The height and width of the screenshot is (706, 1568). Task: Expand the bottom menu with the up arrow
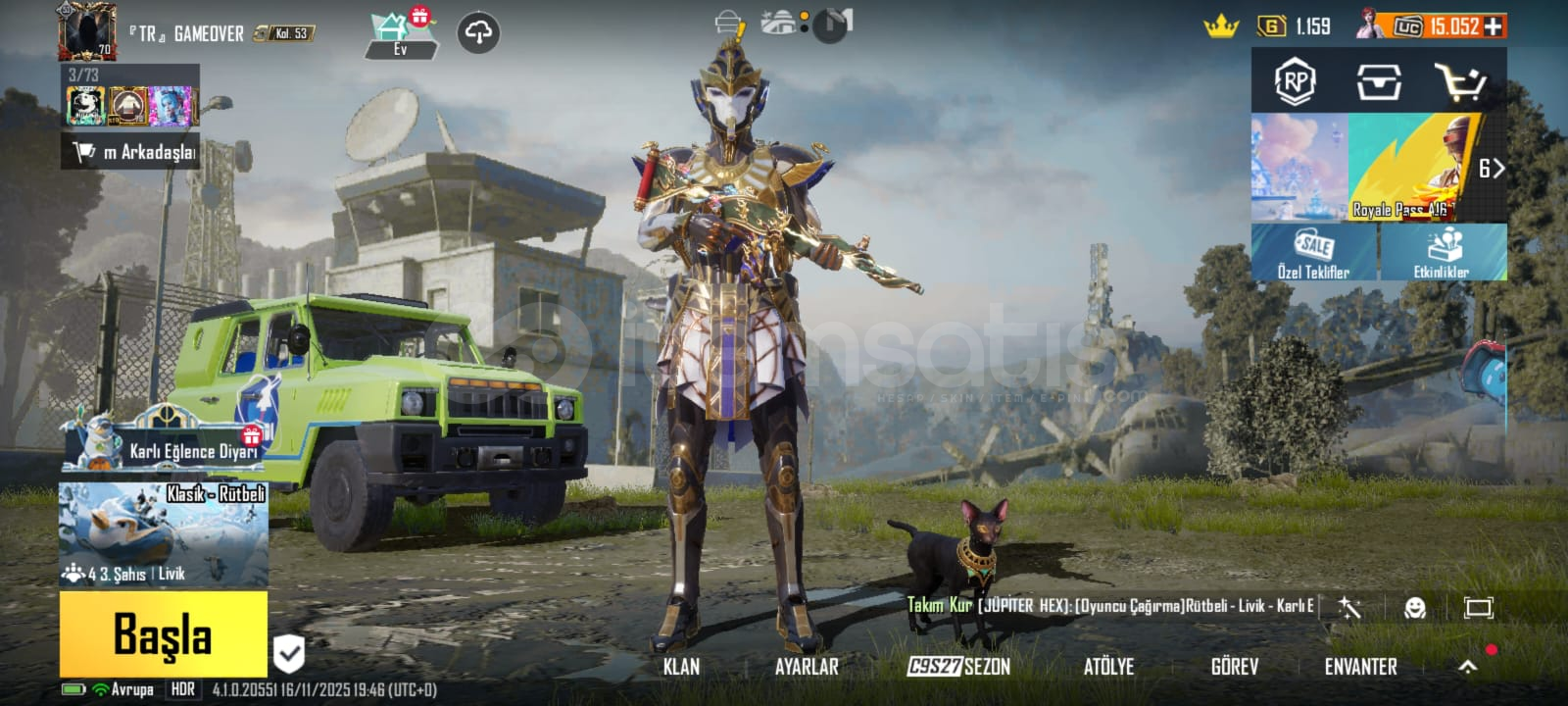click(1467, 667)
